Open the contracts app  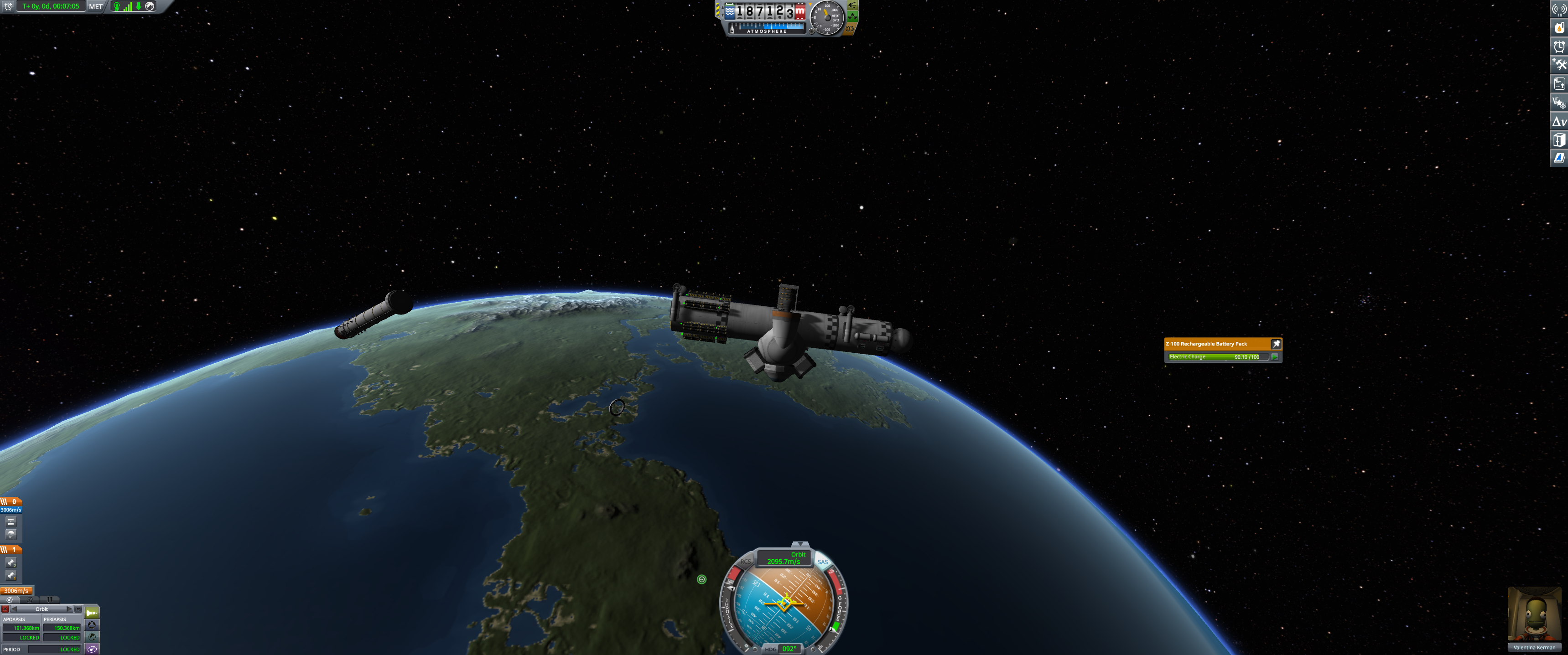tap(1559, 83)
